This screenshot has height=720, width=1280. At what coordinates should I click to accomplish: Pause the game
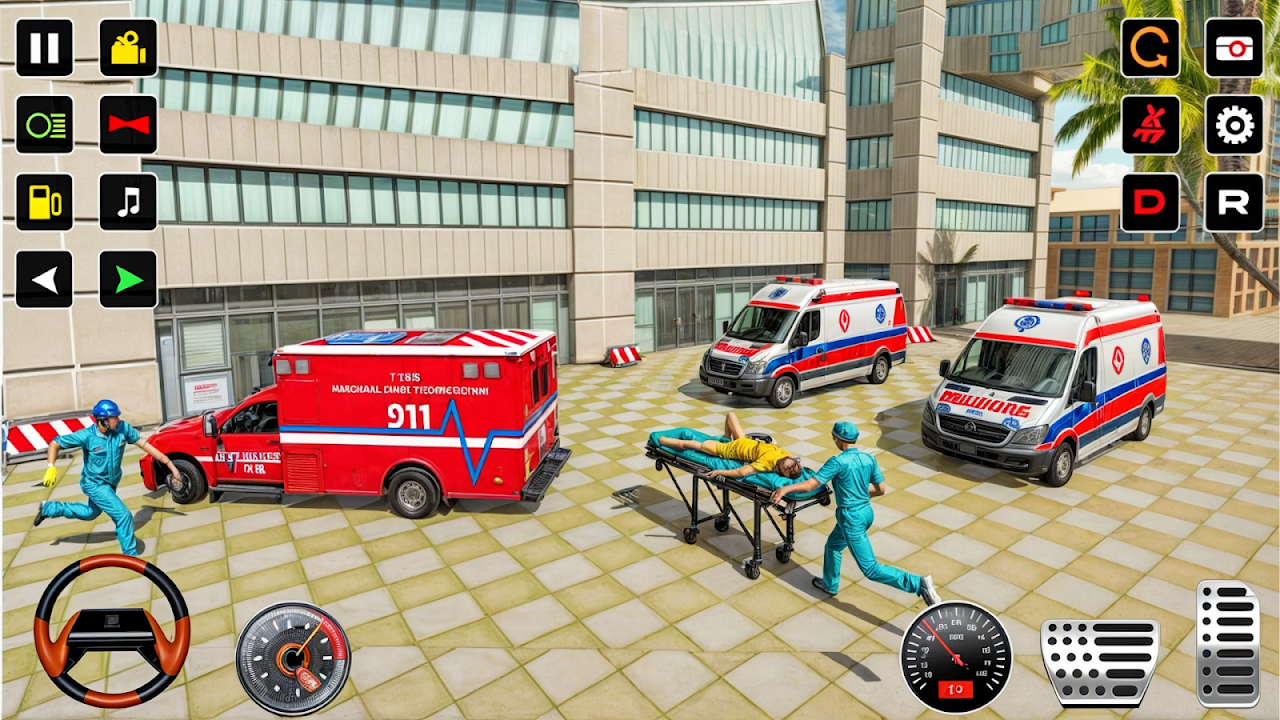44,47
